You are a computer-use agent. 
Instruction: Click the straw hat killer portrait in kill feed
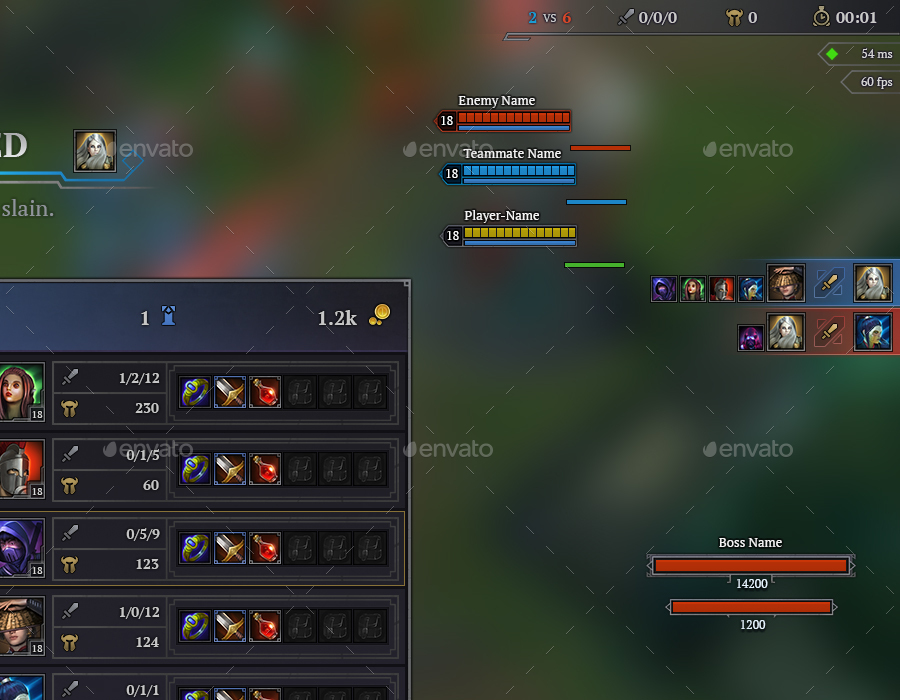click(x=786, y=283)
